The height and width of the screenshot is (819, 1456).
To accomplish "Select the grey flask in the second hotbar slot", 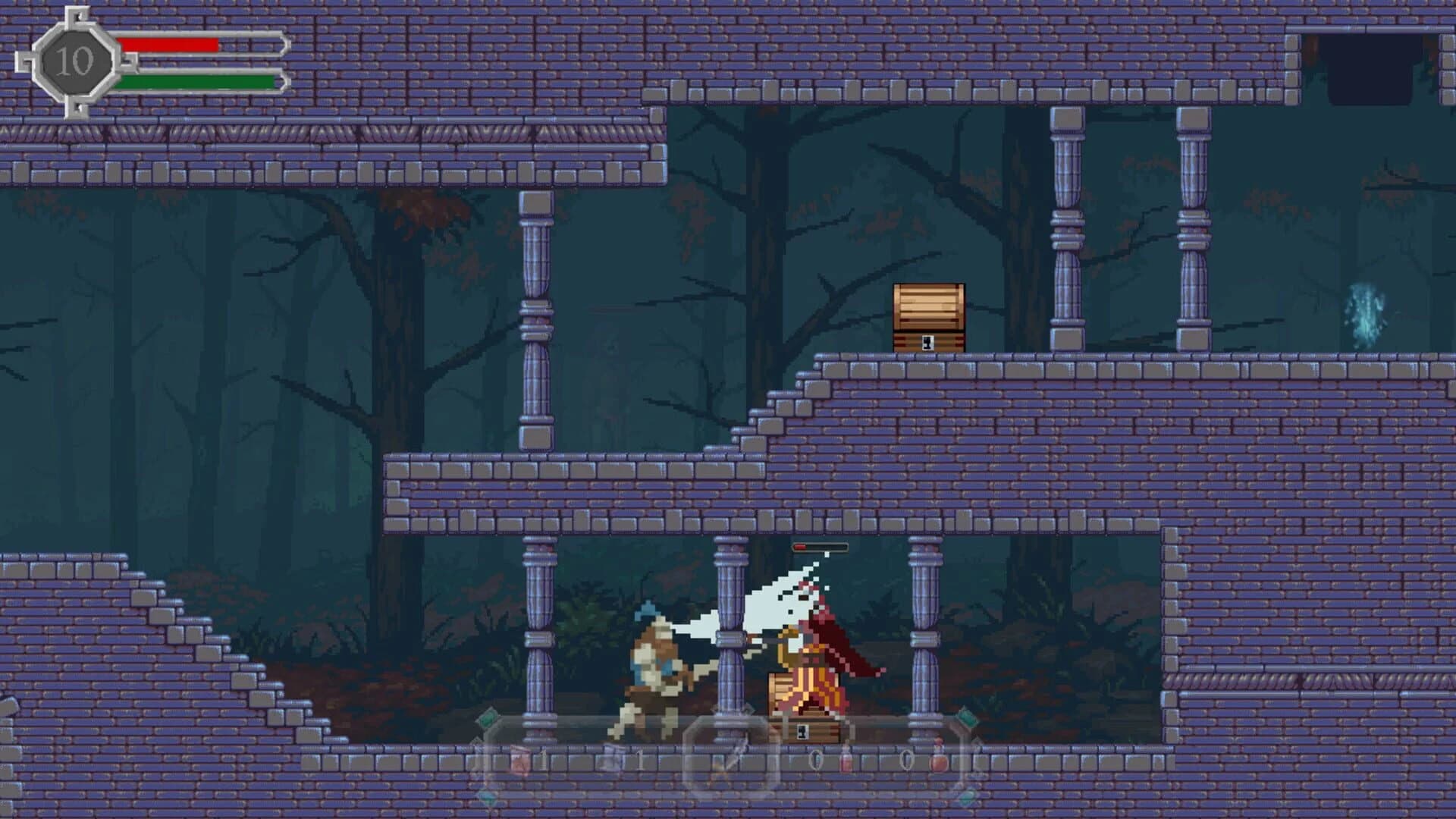I will pyautogui.click(x=612, y=760).
